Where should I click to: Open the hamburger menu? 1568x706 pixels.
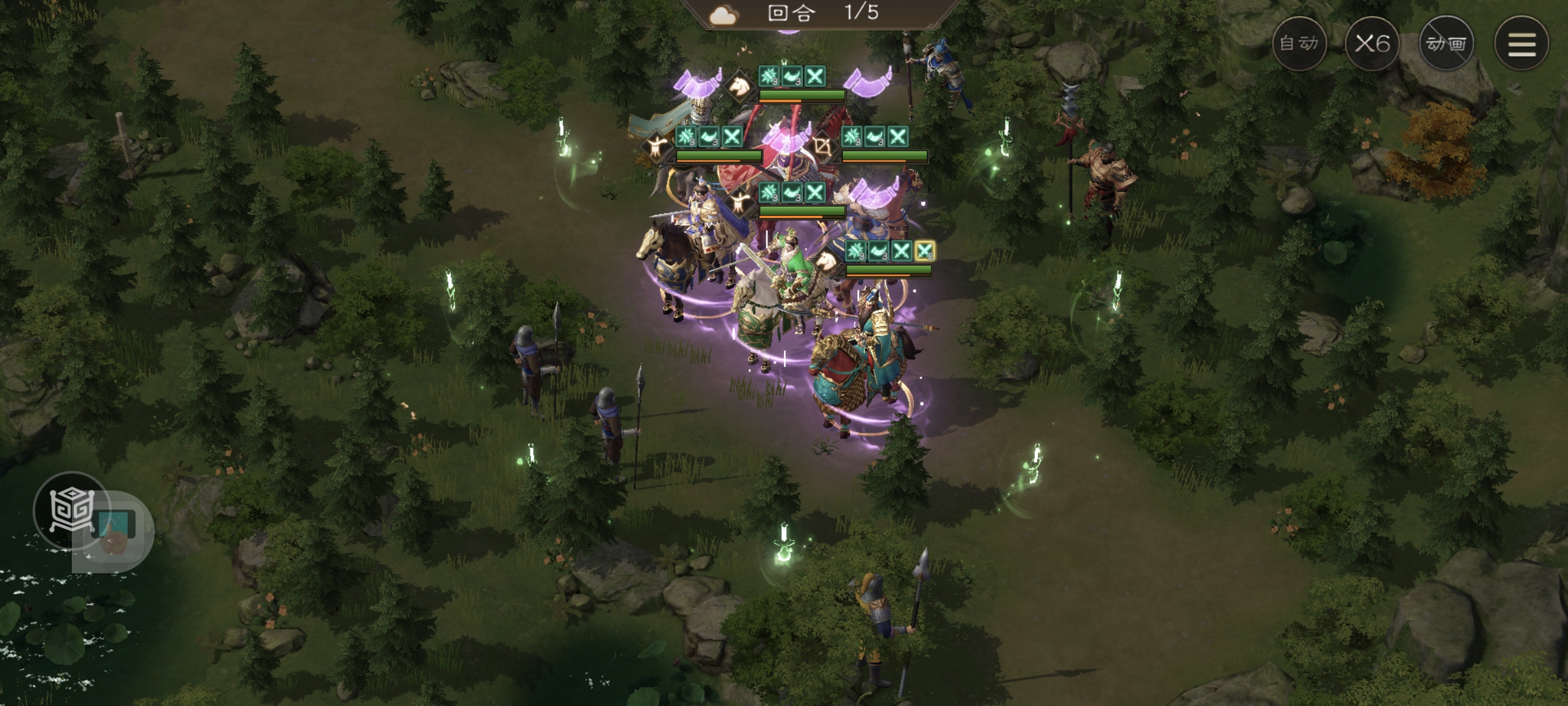pyautogui.click(x=1521, y=44)
